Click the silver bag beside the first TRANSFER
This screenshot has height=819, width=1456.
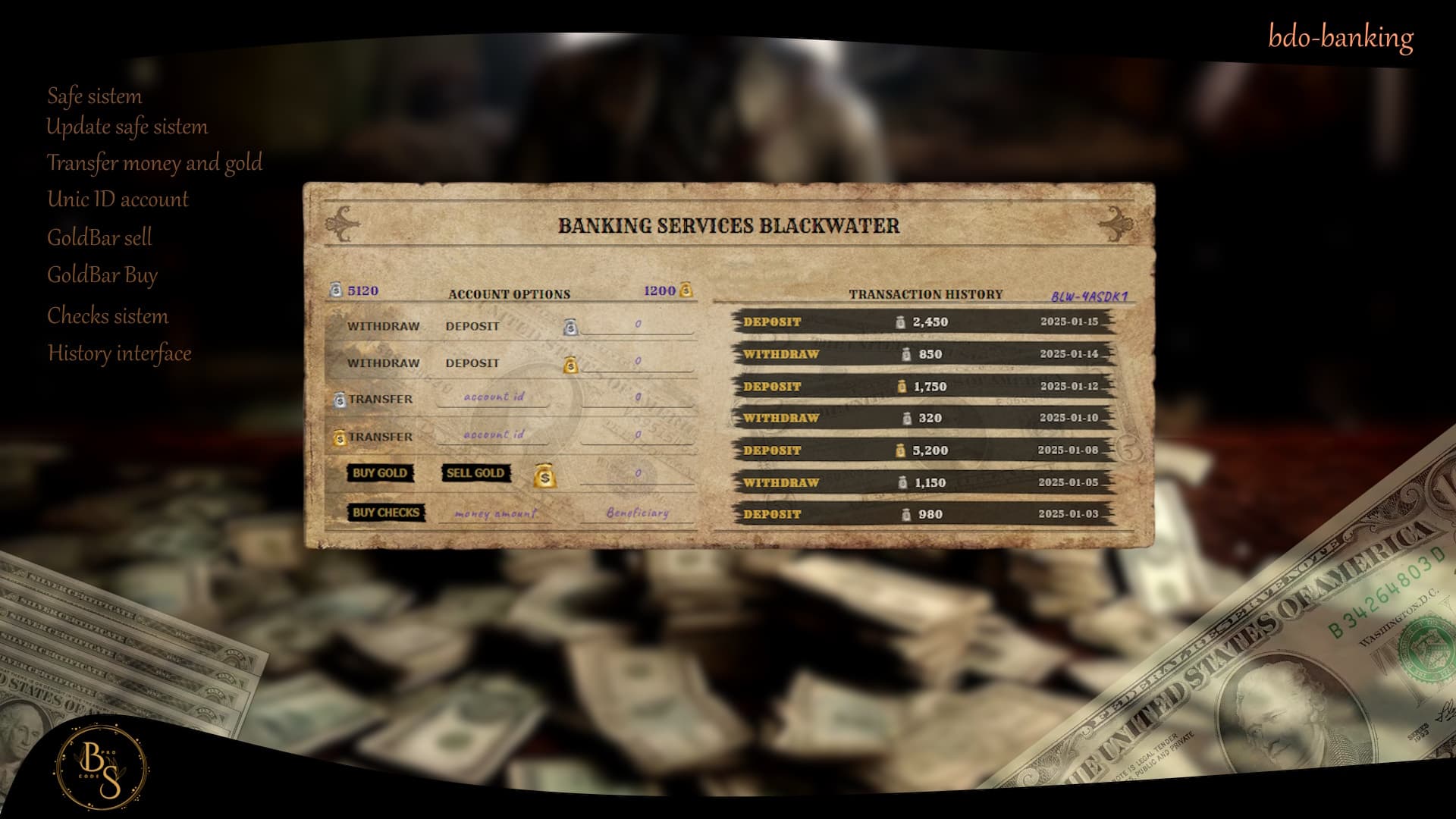click(x=341, y=398)
